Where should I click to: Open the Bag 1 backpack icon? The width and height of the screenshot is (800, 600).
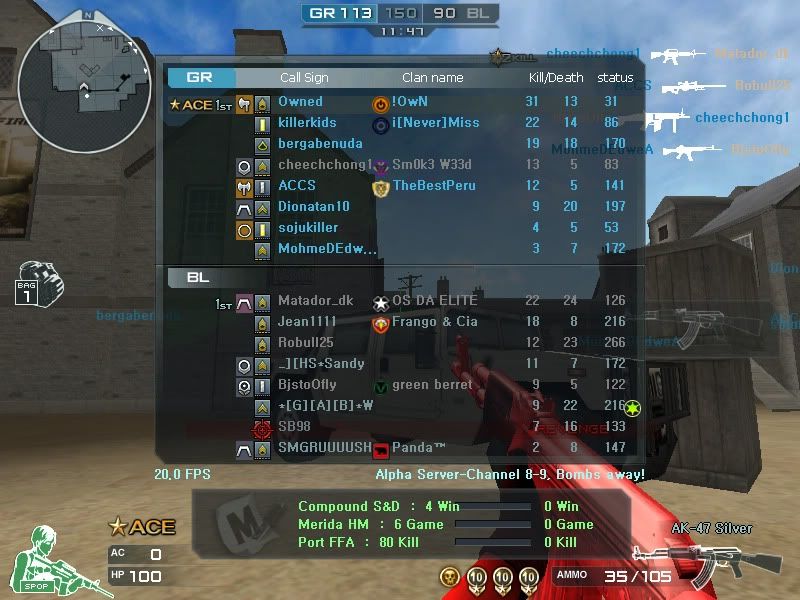pyautogui.click(x=37, y=283)
